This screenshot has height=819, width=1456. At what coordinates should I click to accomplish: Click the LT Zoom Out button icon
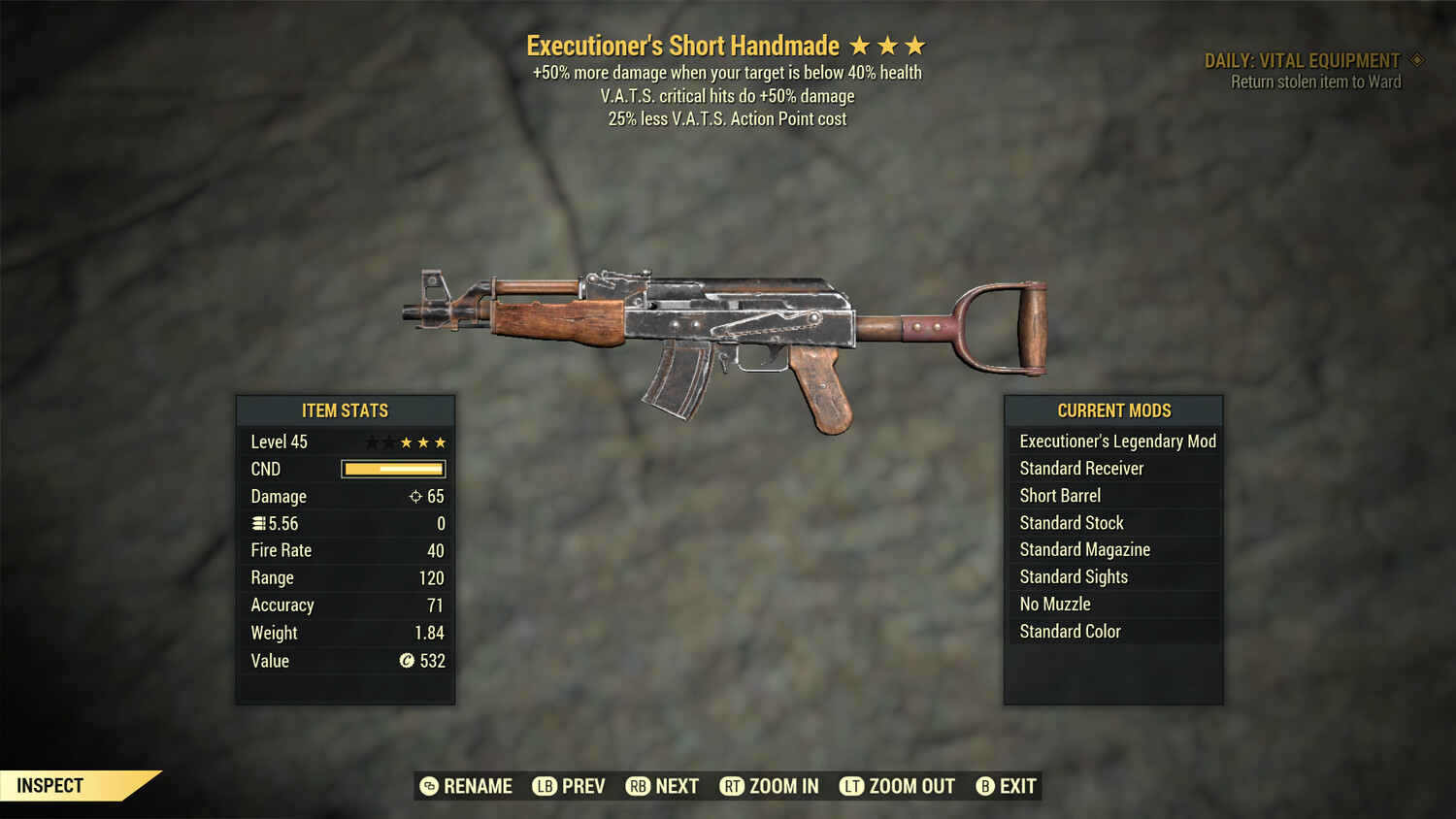pos(852,786)
